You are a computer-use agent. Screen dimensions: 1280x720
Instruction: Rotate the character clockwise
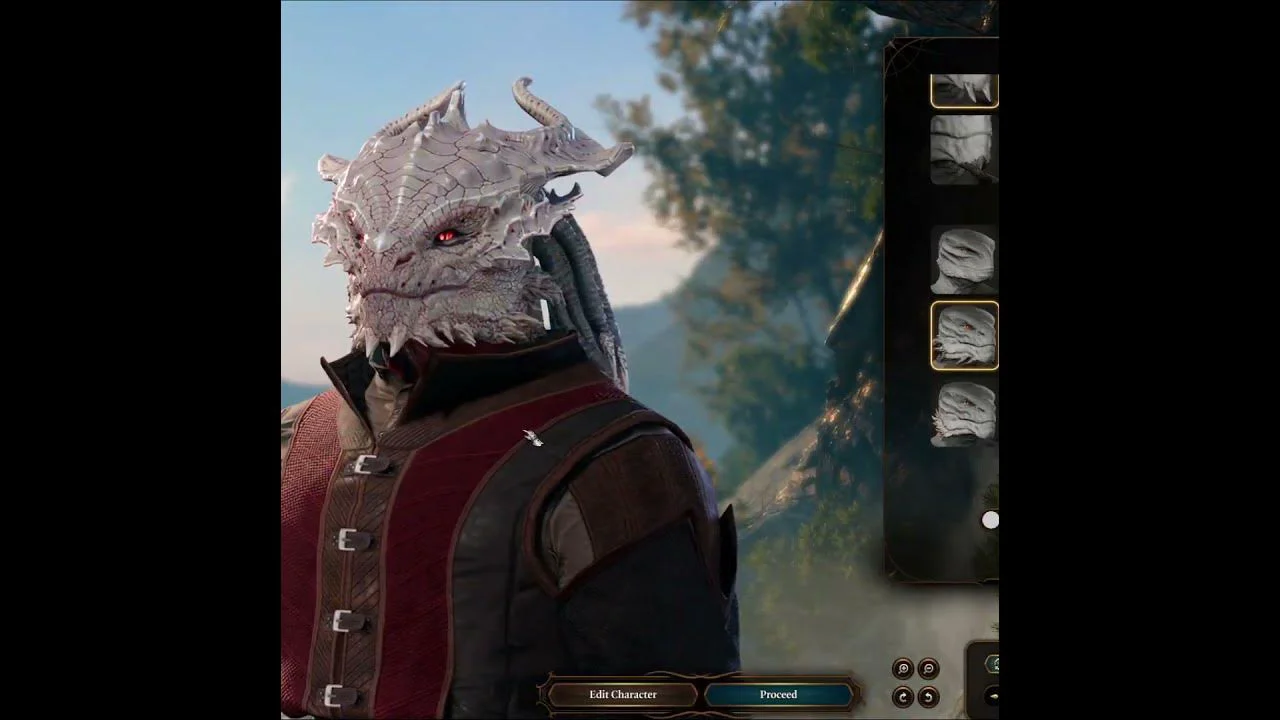(903, 697)
